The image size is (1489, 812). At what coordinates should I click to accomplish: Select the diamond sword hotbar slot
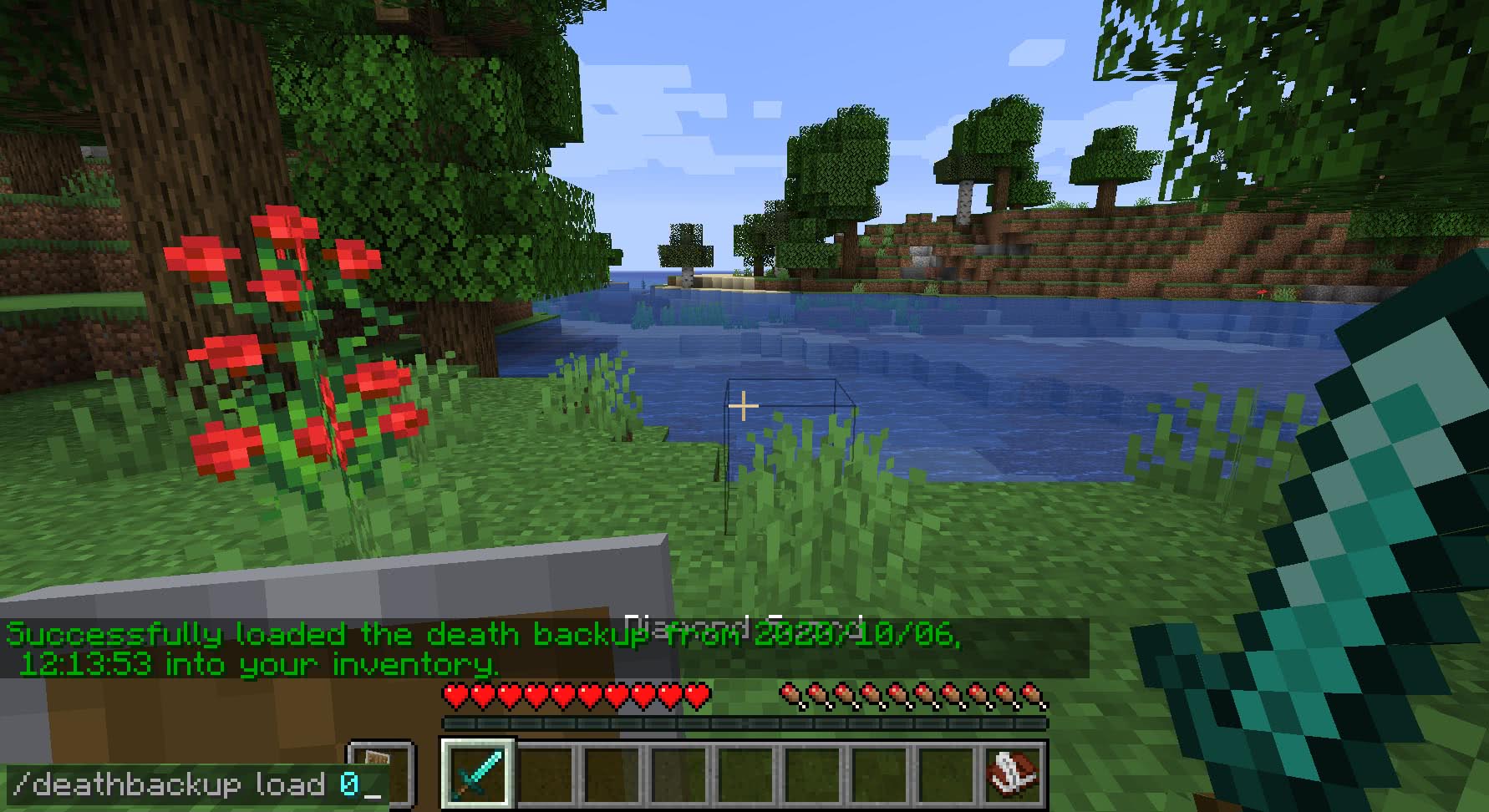[478, 773]
